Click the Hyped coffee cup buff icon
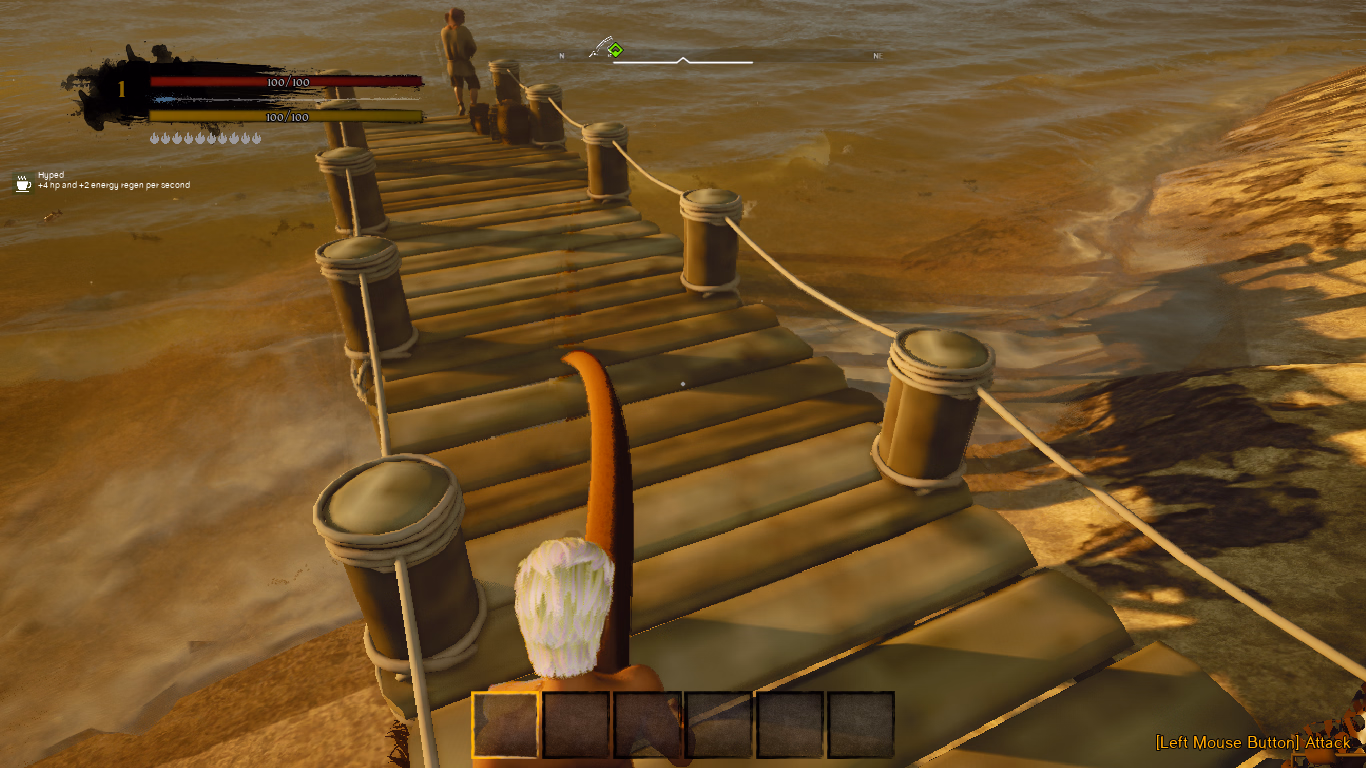The height and width of the screenshot is (768, 1366). coord(23,182)
